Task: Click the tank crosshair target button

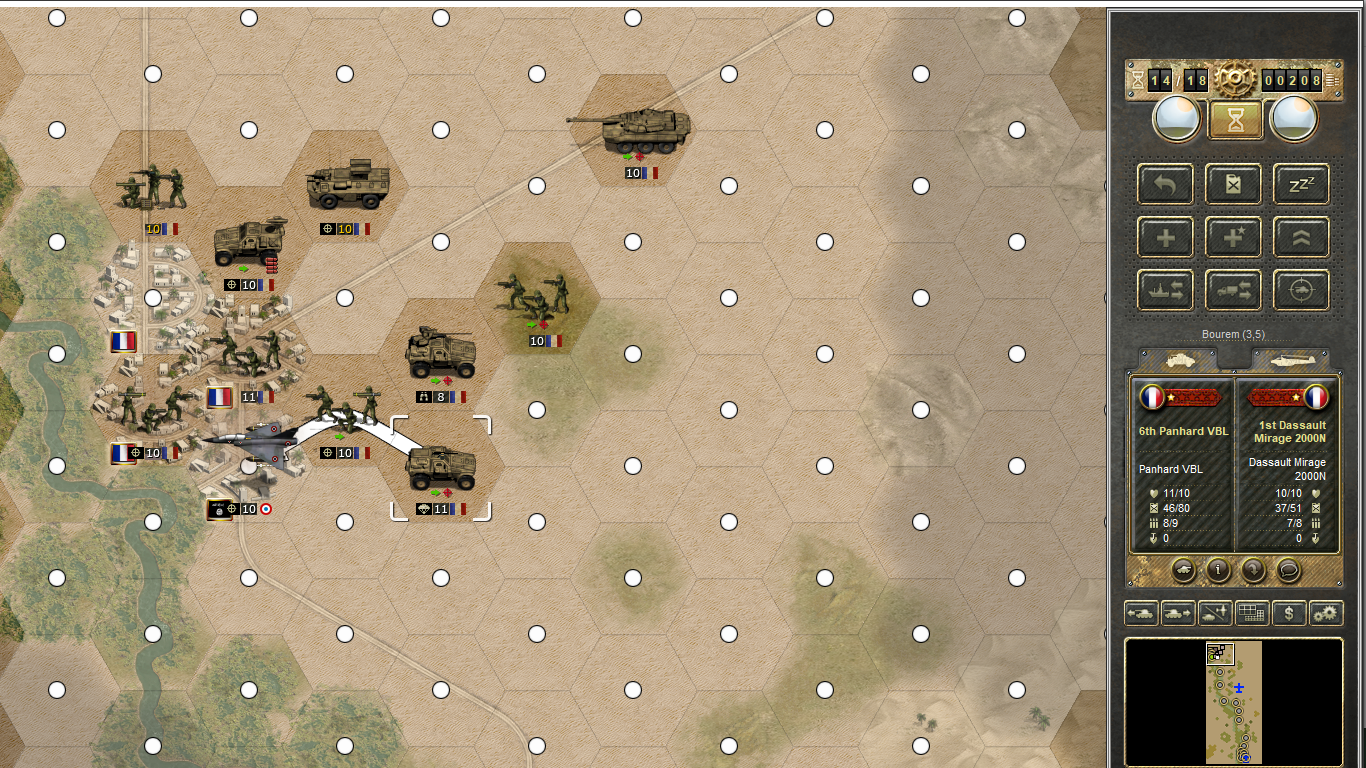Action: (x=1301, y=290)
